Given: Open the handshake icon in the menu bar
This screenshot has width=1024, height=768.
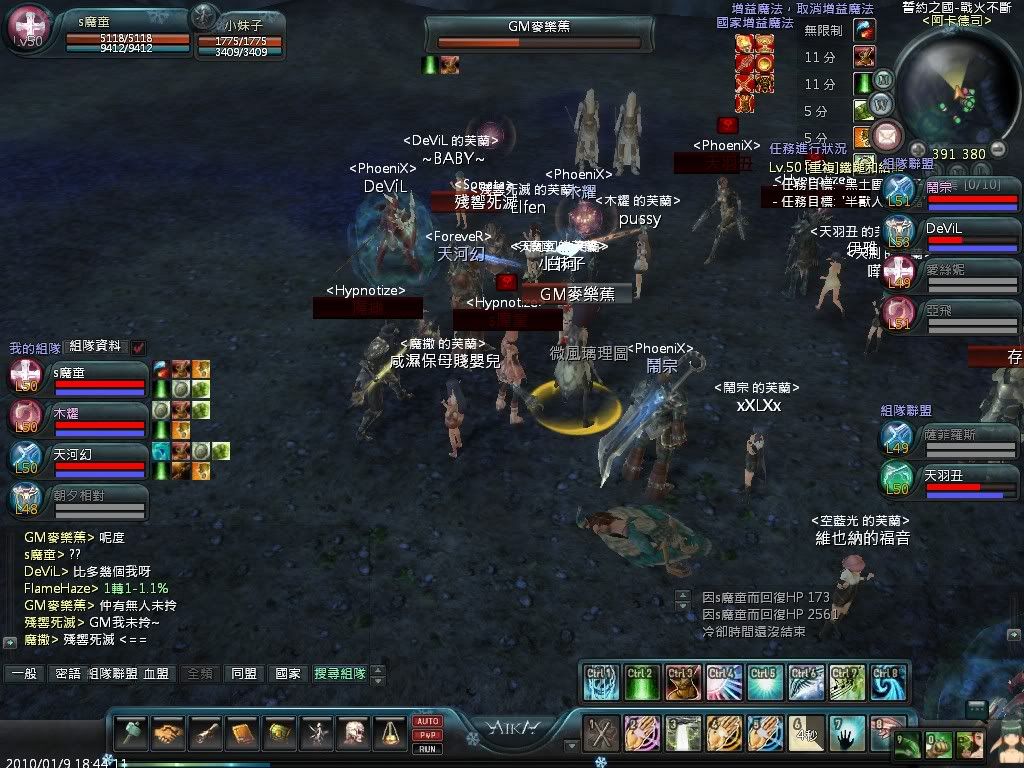Looking at the screenshot, I should (x=167, y=735).
